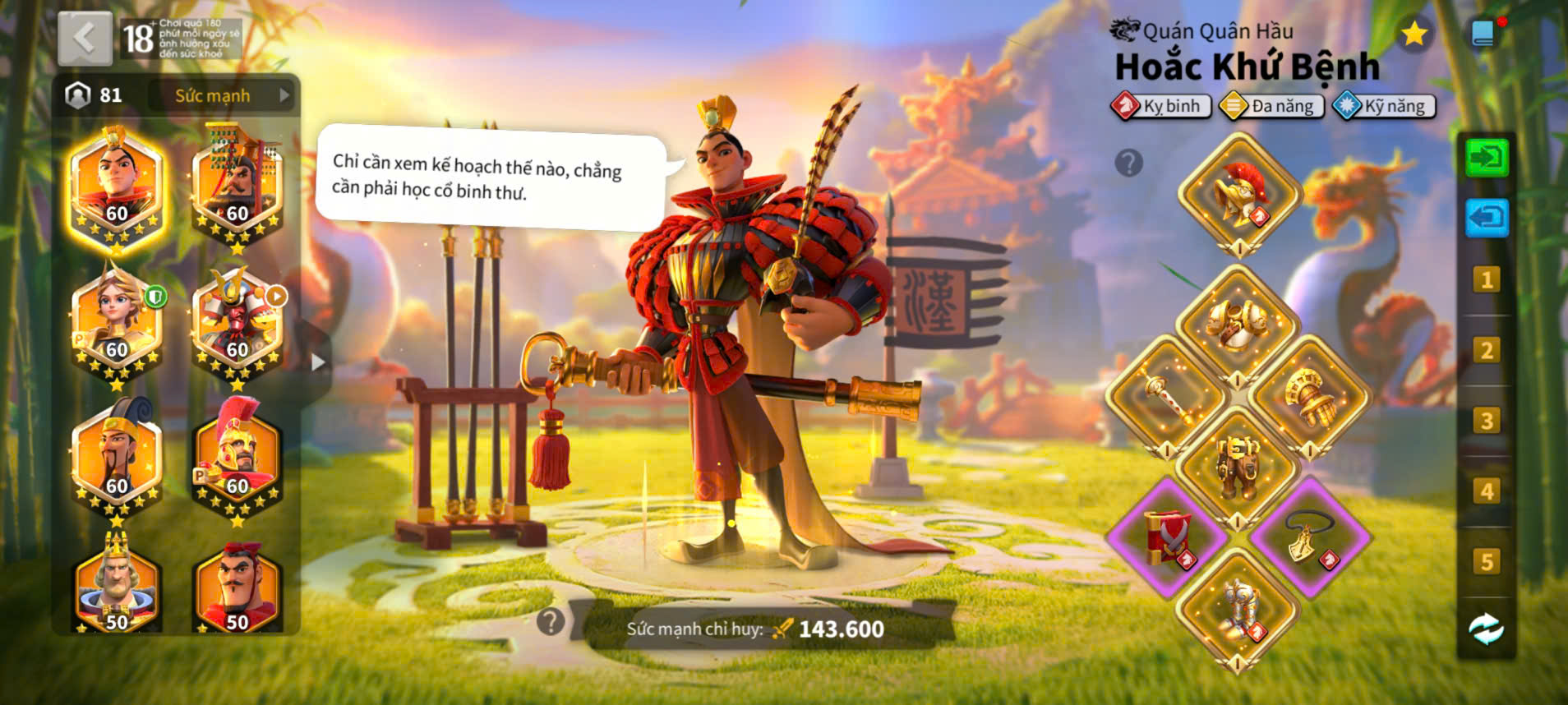Expand the commander list side arrow
Image resolution: width=1568 pixels, height=705 pixels.
click(x=318, y=362)
